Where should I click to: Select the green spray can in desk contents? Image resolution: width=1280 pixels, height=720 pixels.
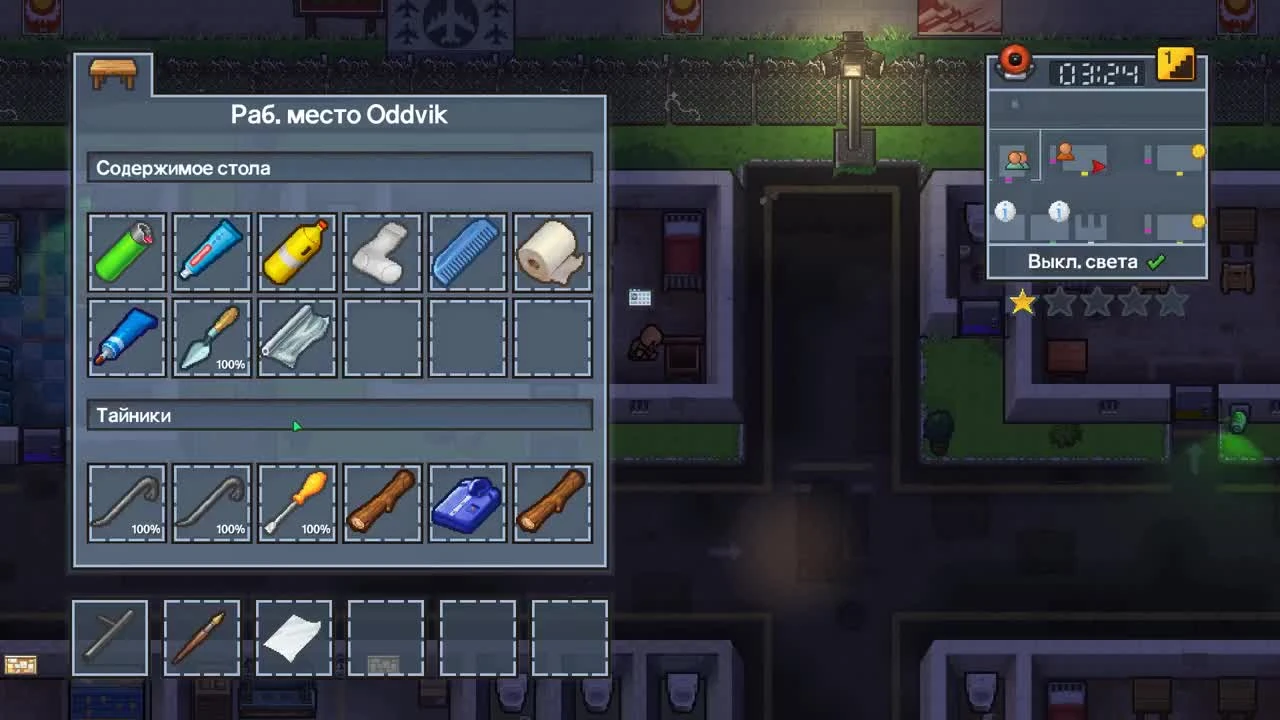(x=126, y=251)
